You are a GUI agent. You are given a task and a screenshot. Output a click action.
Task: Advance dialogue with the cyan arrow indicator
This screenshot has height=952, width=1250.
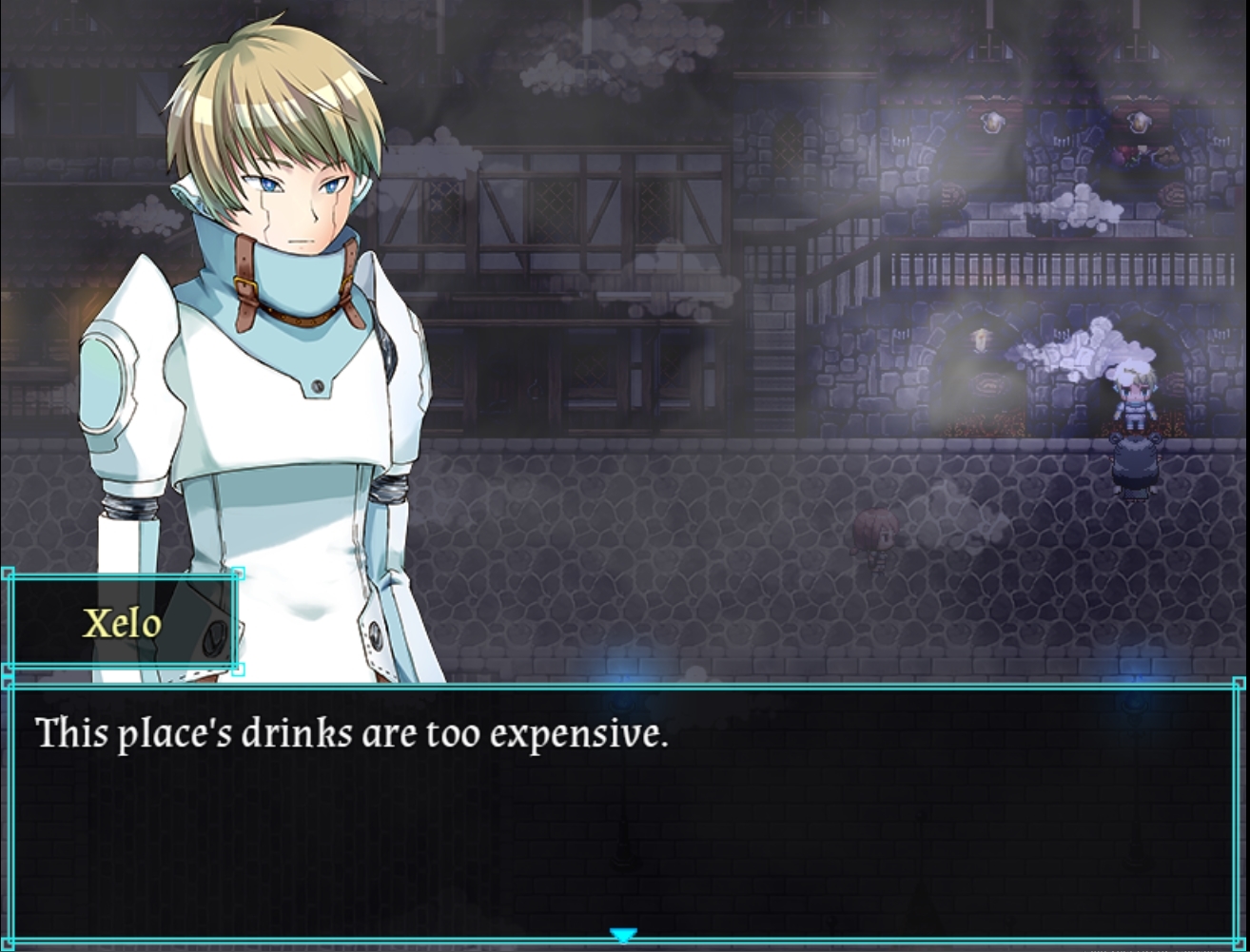(622, 936)
